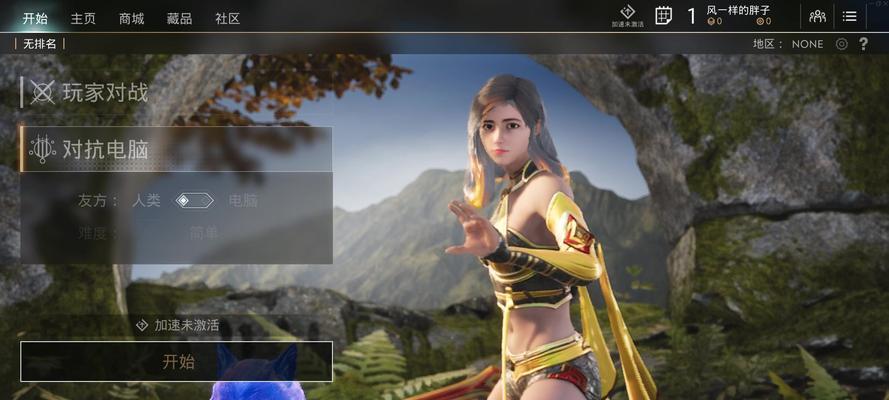The height and width of the screenshot is (400, 889).
Task: Open the 主页 home tab
Action: point(83,19)
